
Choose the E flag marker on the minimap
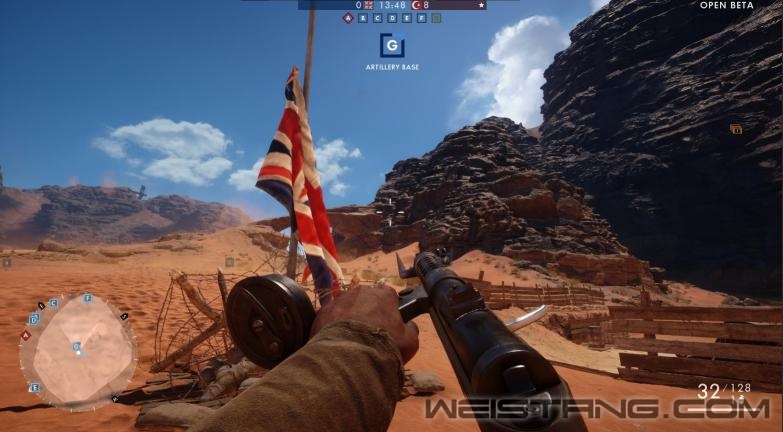point(34,387)
